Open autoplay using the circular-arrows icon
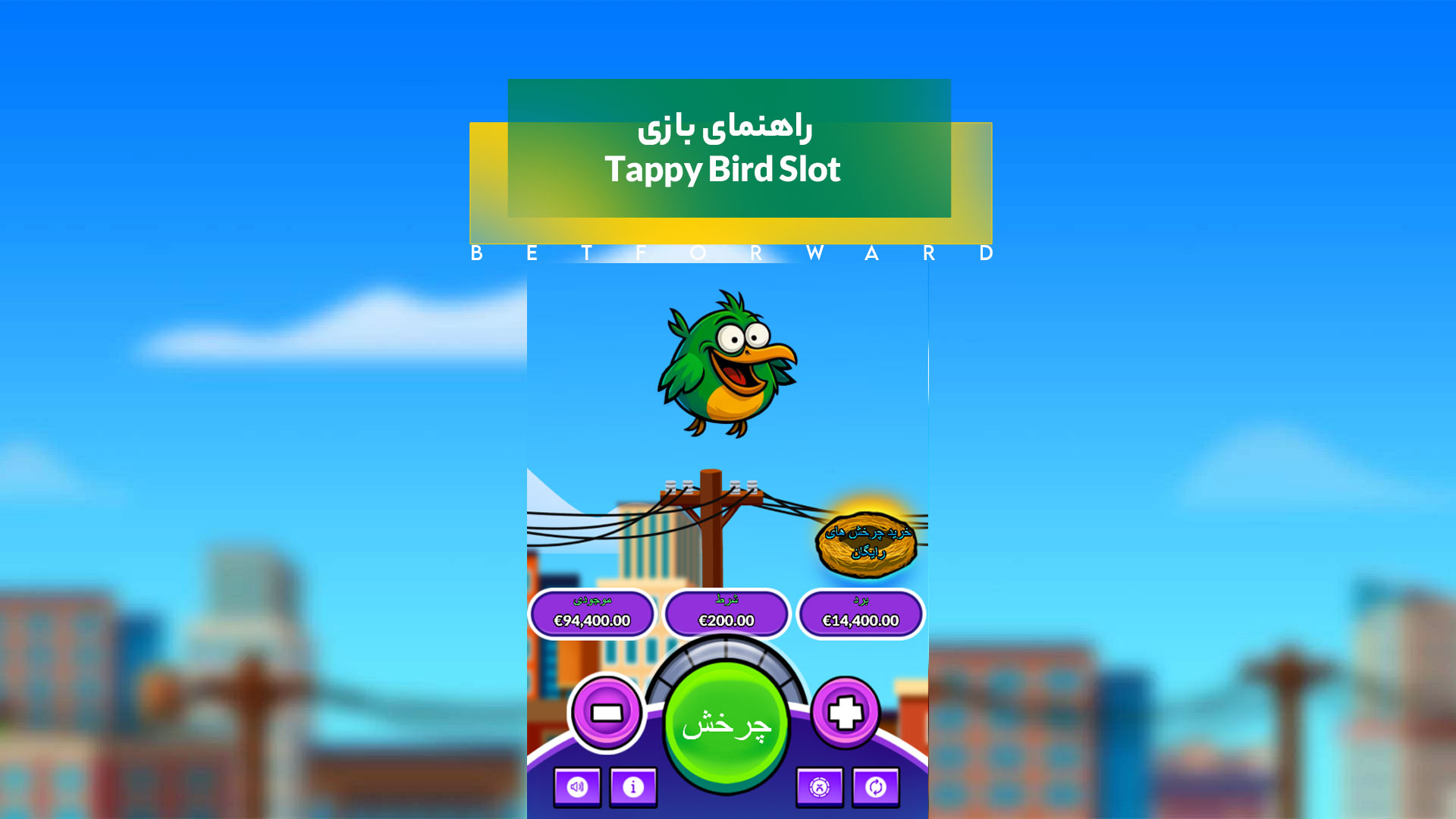 [875, 787]
